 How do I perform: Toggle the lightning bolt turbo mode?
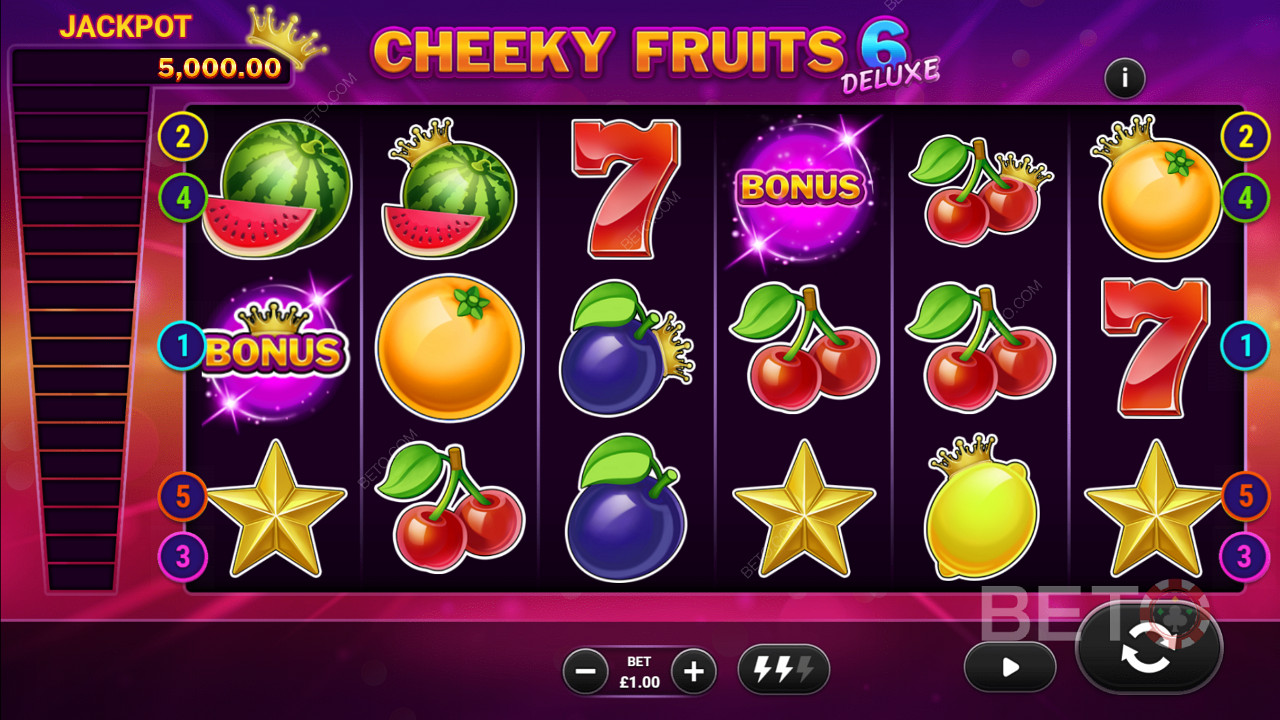point(783,670)
